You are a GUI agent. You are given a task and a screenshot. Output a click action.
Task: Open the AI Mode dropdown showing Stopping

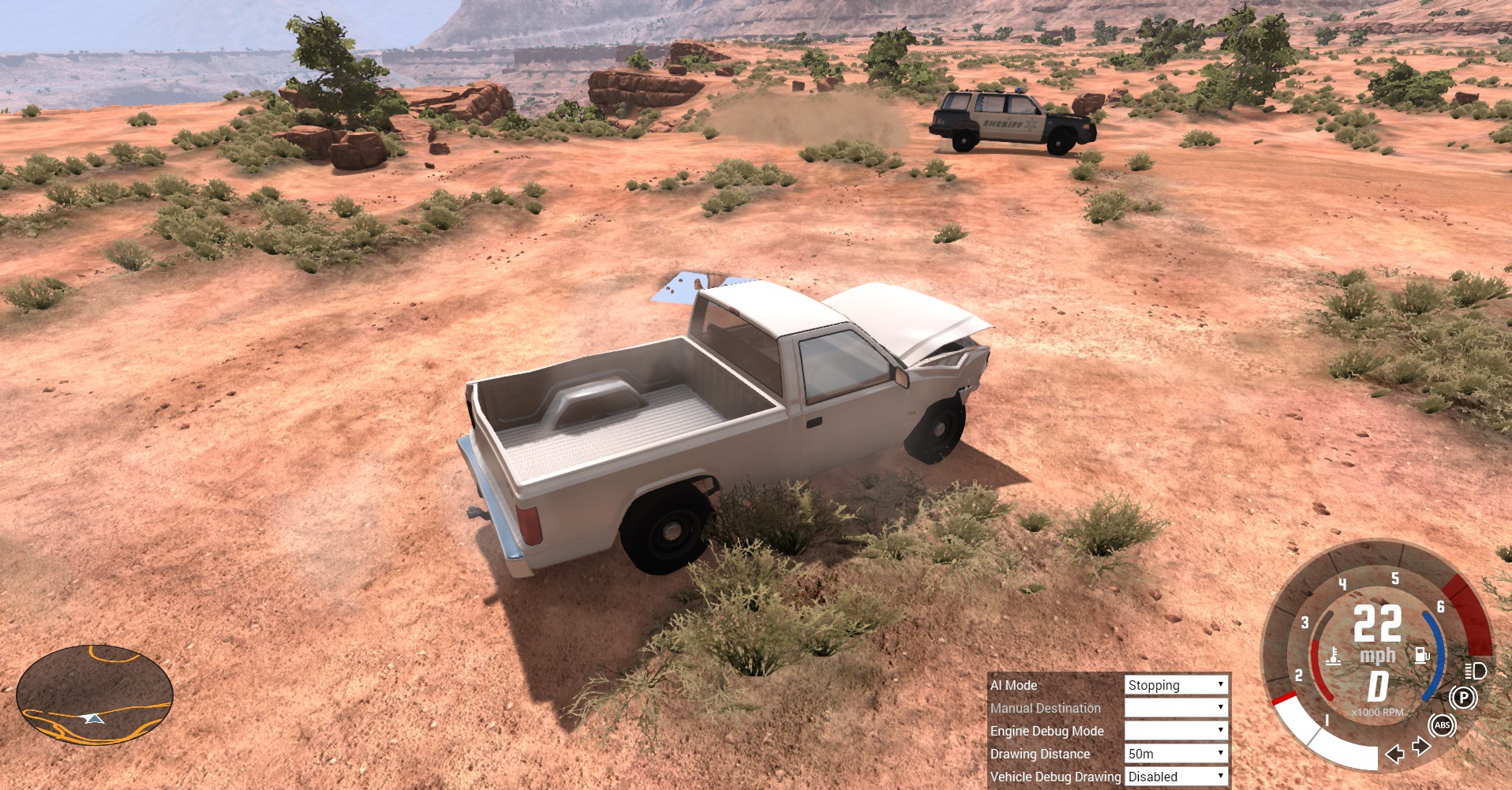[x=1176, y=685]
